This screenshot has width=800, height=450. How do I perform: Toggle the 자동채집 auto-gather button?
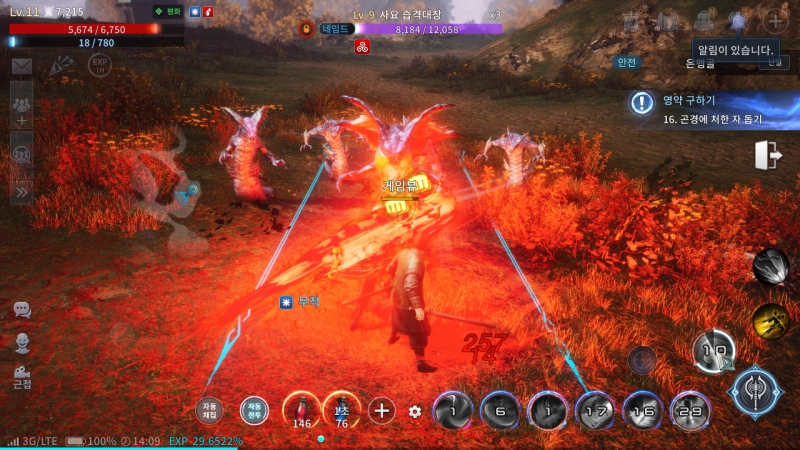(210, 410)
